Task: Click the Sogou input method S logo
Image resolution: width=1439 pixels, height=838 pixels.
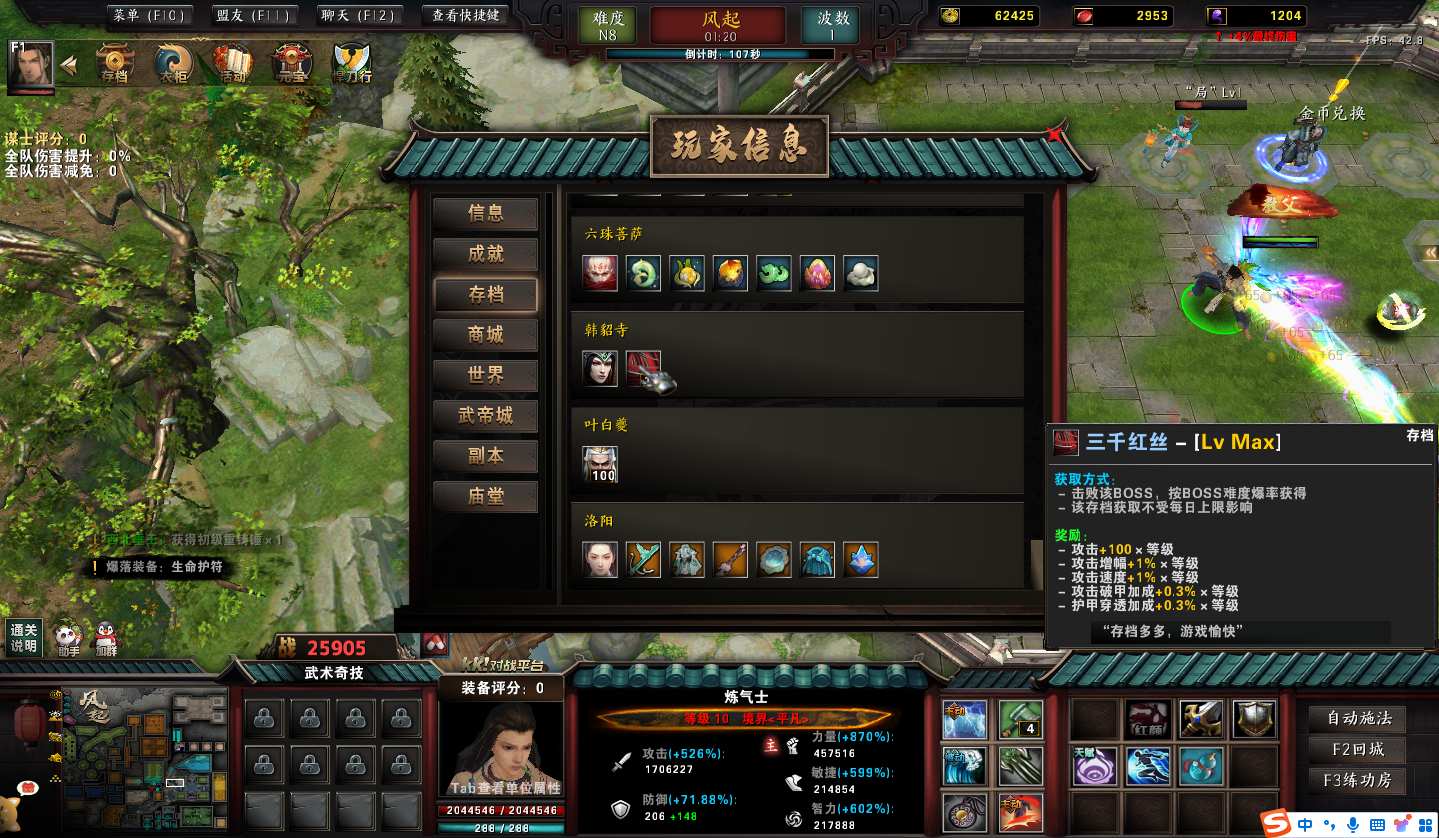Action: click(x=1274, y=824)
